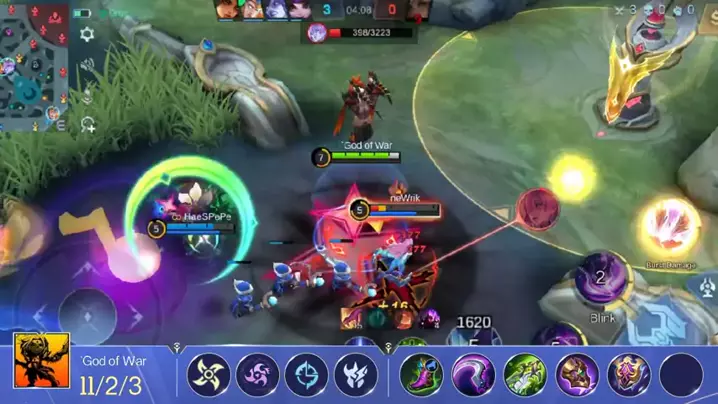Select the green blade item slot
The height and width of the screenshot is (404, 718).
coord(525,375)
